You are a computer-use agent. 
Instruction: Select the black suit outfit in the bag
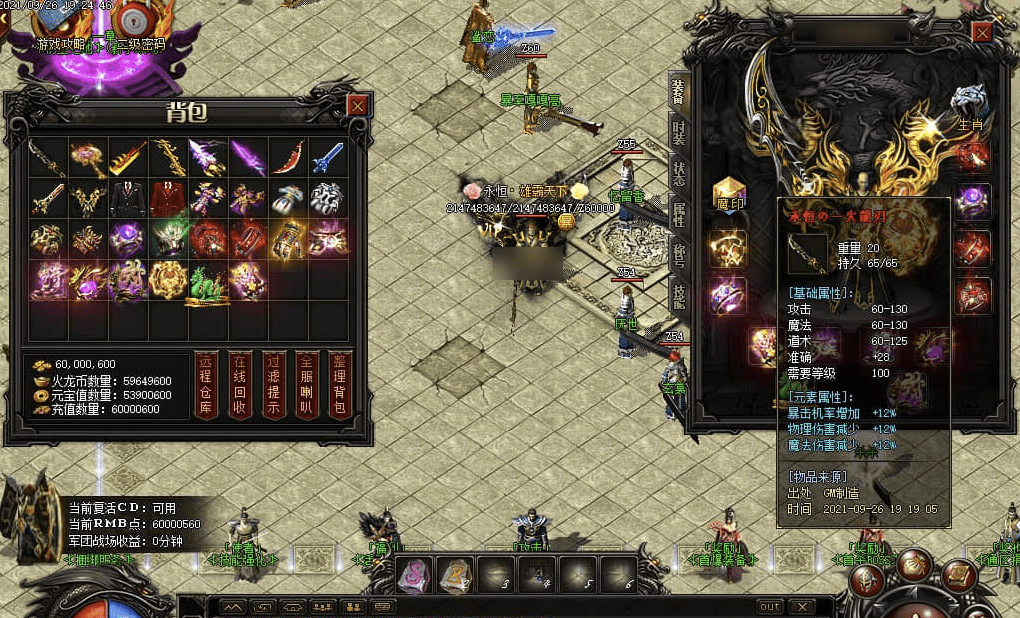click(128, 197)
